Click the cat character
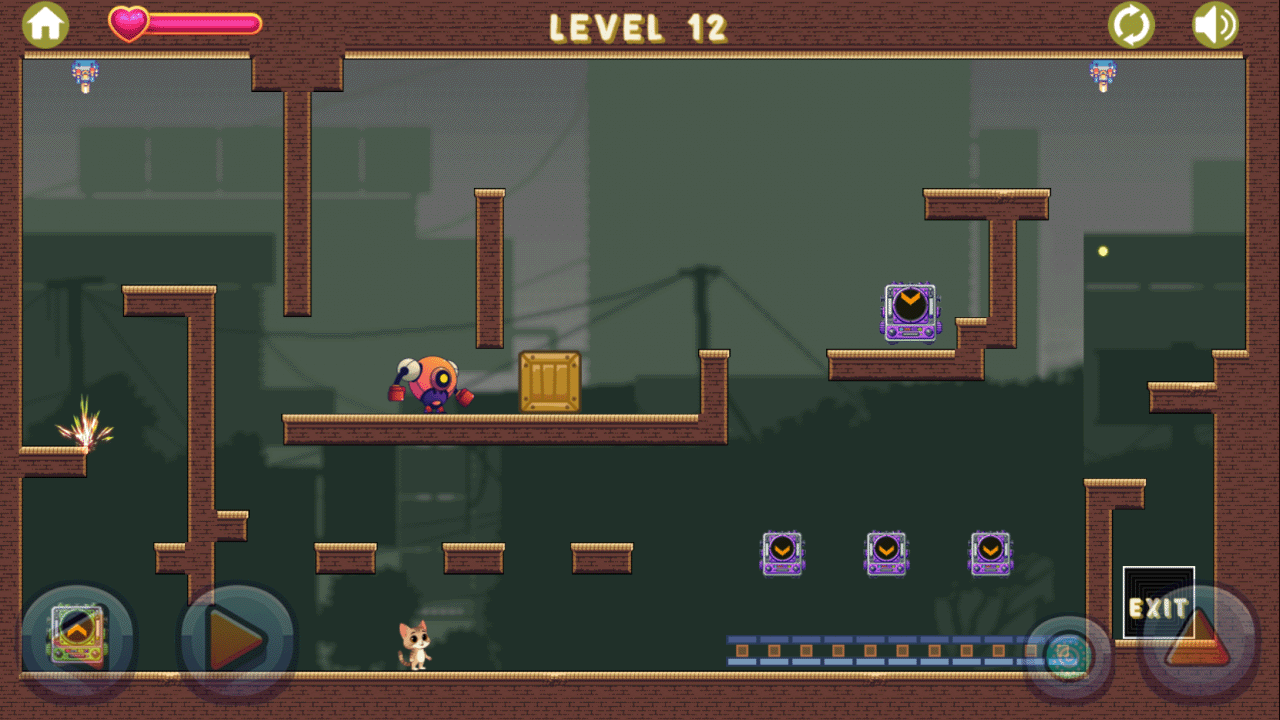The image size is (1280, 720). pos(415,648)
